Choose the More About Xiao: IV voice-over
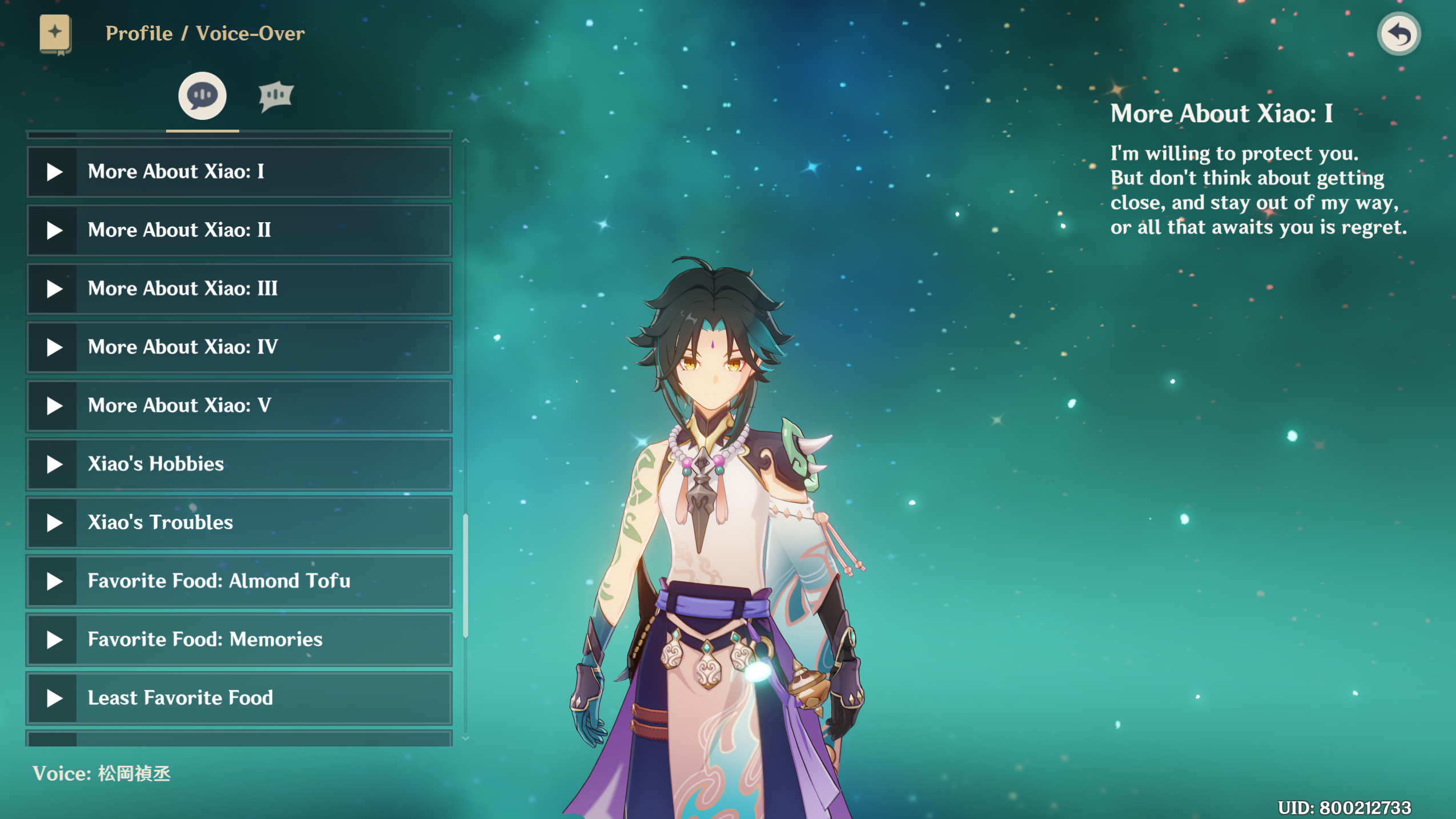 pyautogui.click(x=239, y=347)
